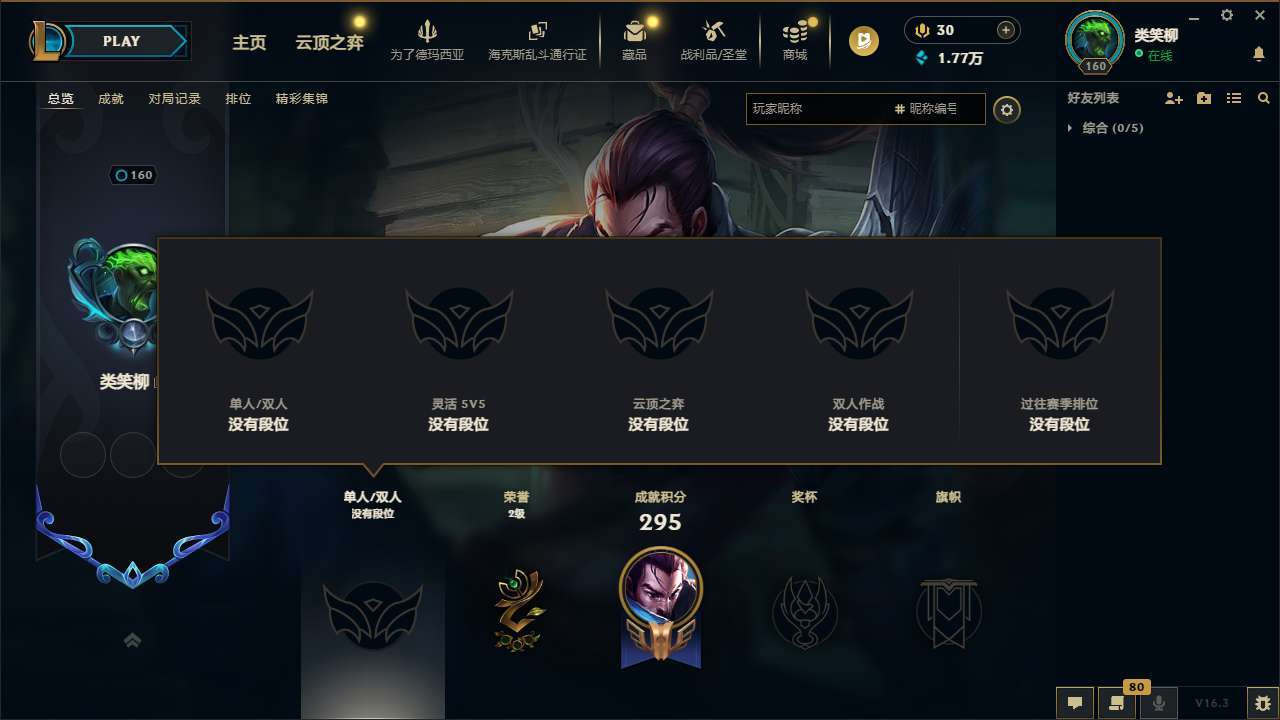
Task: View missions via the 80-badge scroll icon
Action: tap(1117, 703)
